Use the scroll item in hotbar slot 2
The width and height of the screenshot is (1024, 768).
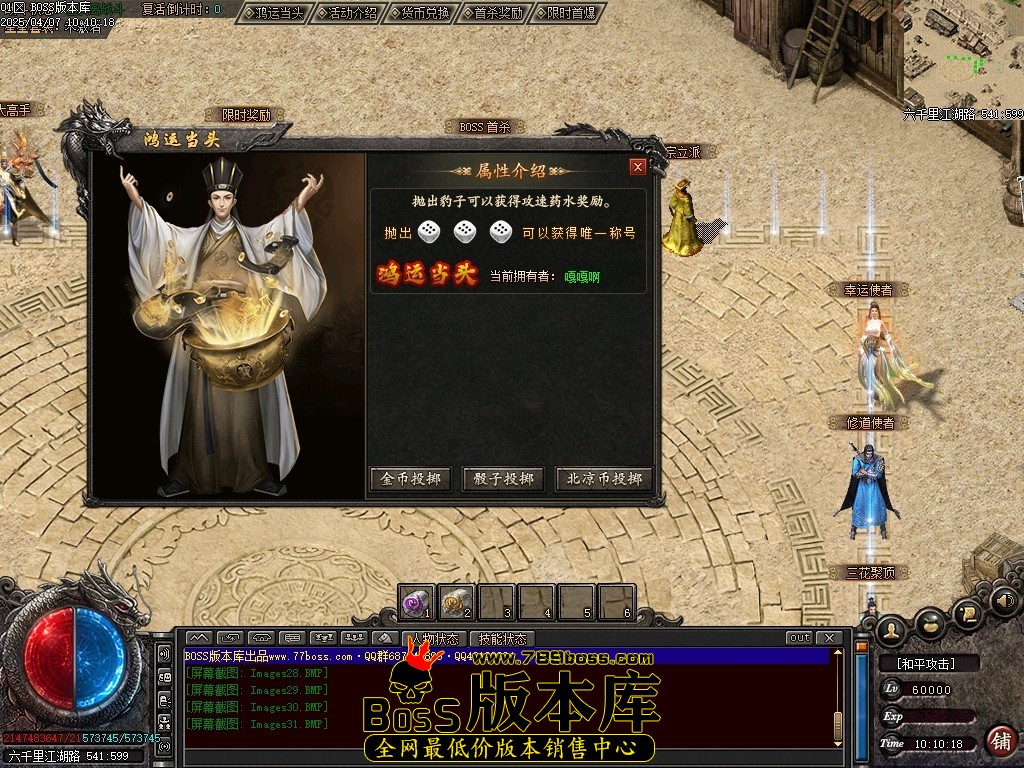coord(456,602)
